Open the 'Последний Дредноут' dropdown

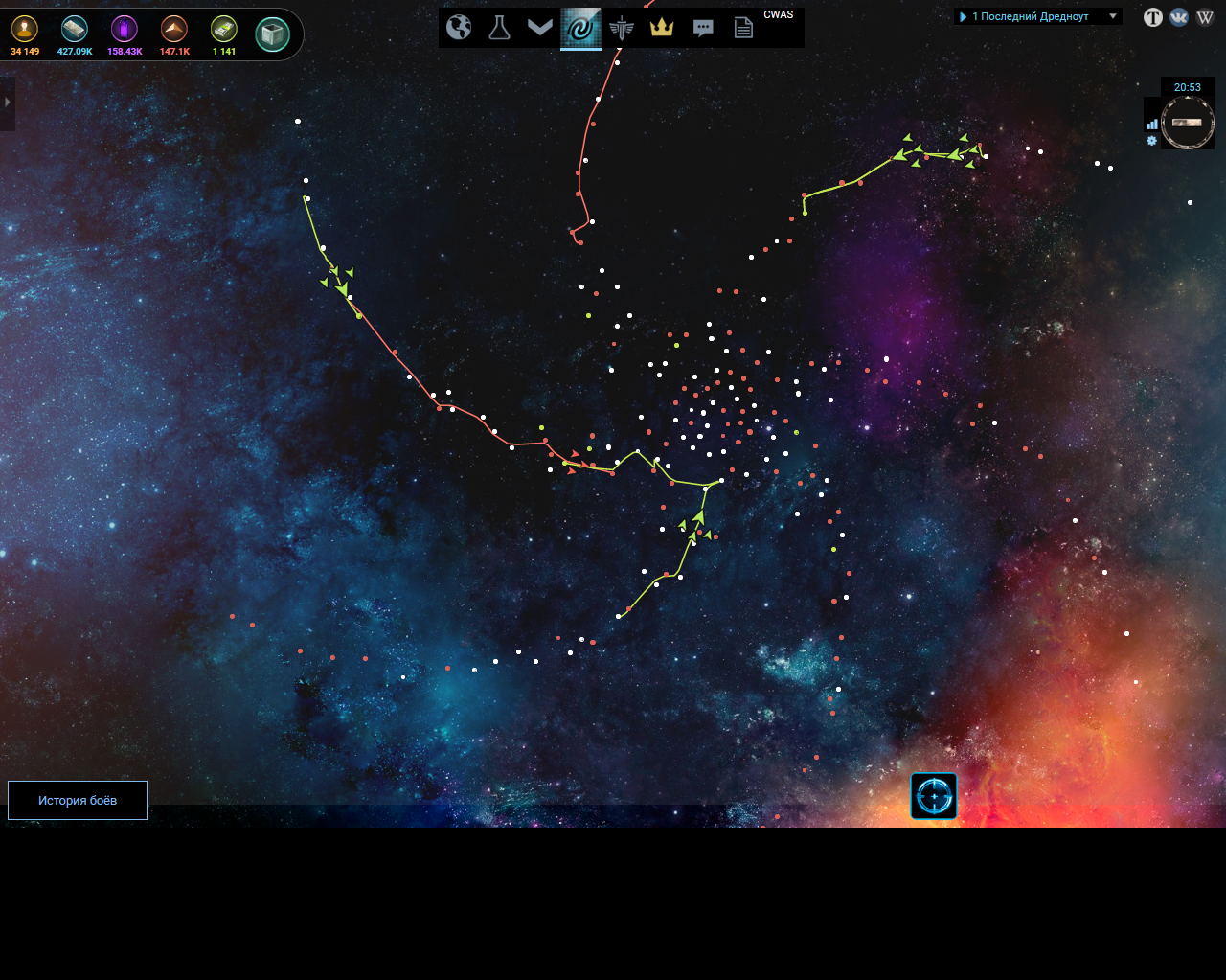pos(1037,16)
